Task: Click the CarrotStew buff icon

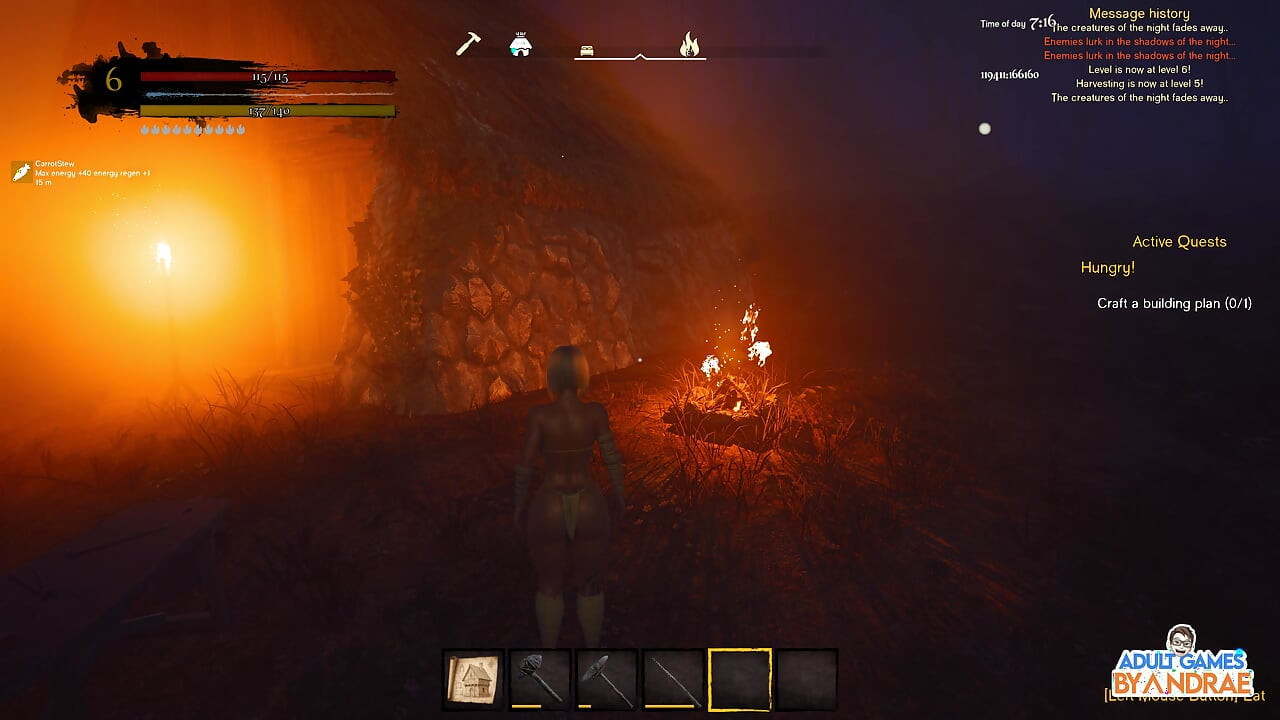Action: click(21, 172)
